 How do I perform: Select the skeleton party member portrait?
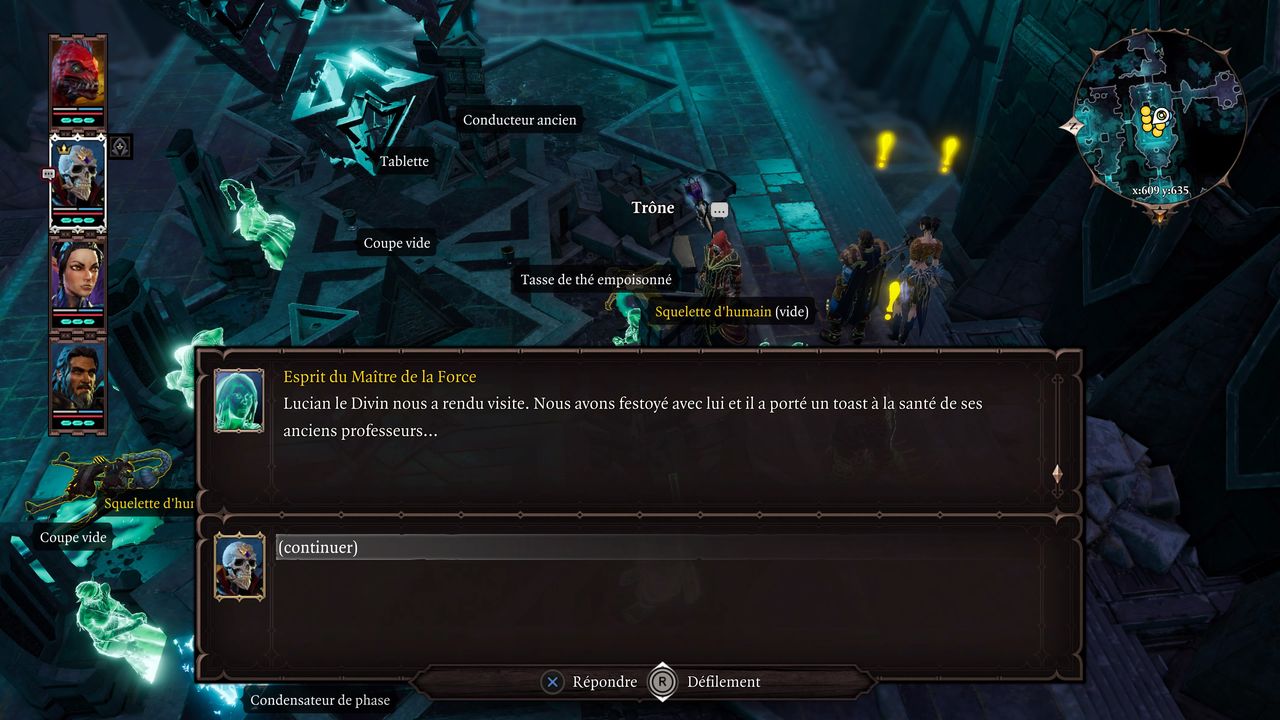pos(78,176)
